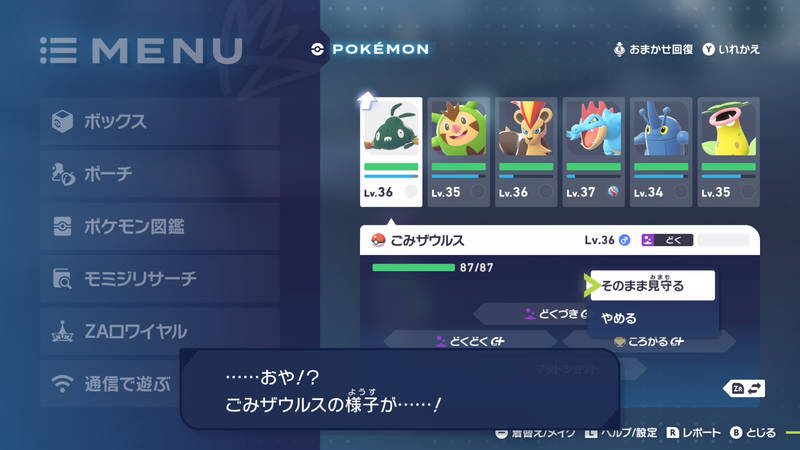
Task: Open the ボックス menu entry
Action: [160, 122]
